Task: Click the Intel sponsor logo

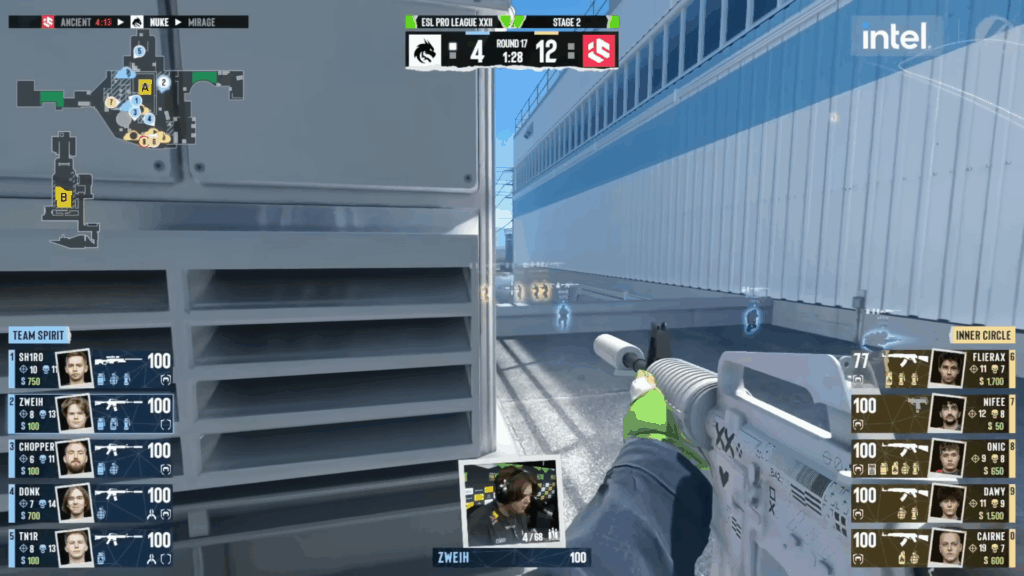Action: (896, 38)
